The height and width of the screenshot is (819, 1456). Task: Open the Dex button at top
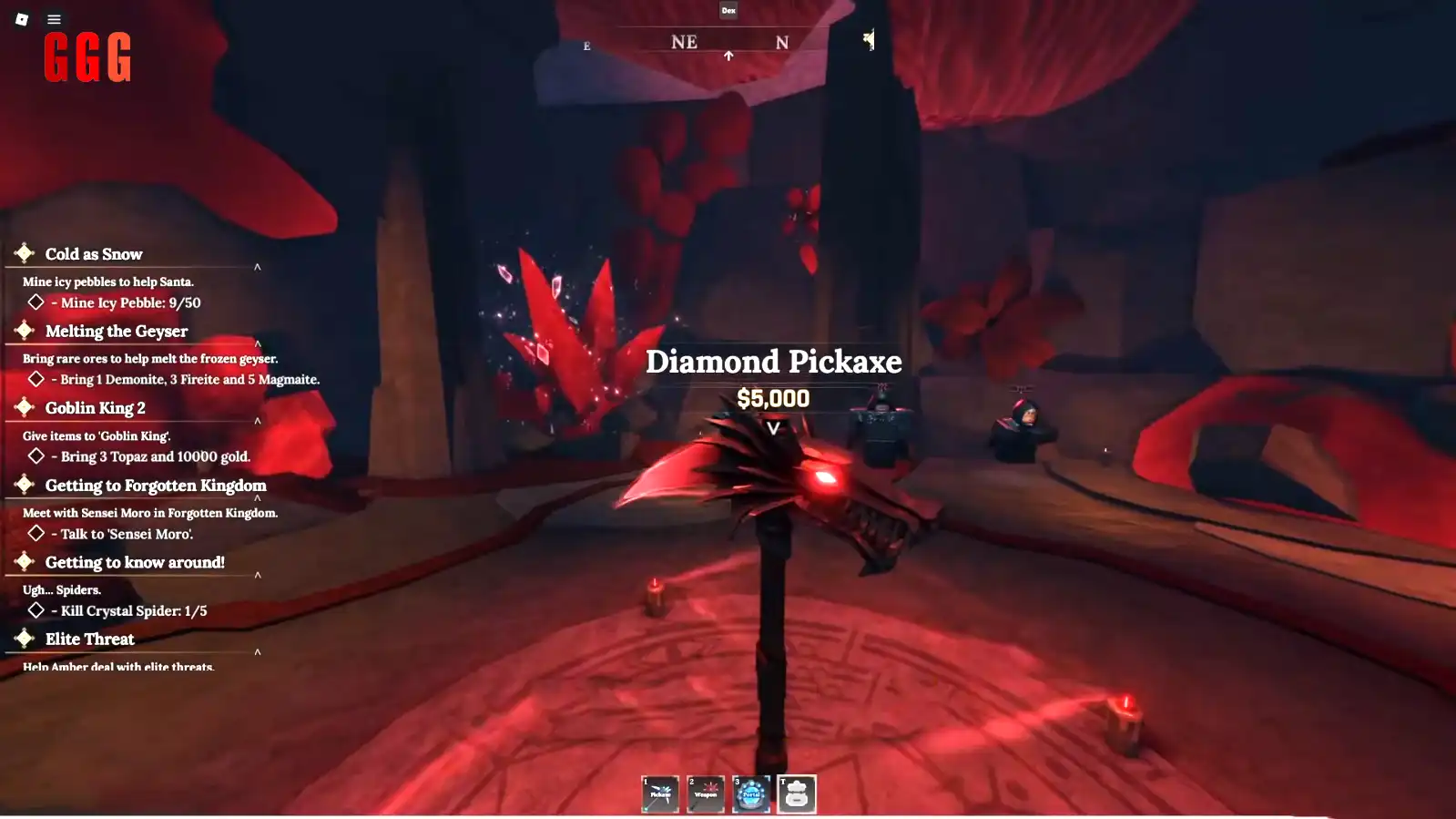coord(728,11)
